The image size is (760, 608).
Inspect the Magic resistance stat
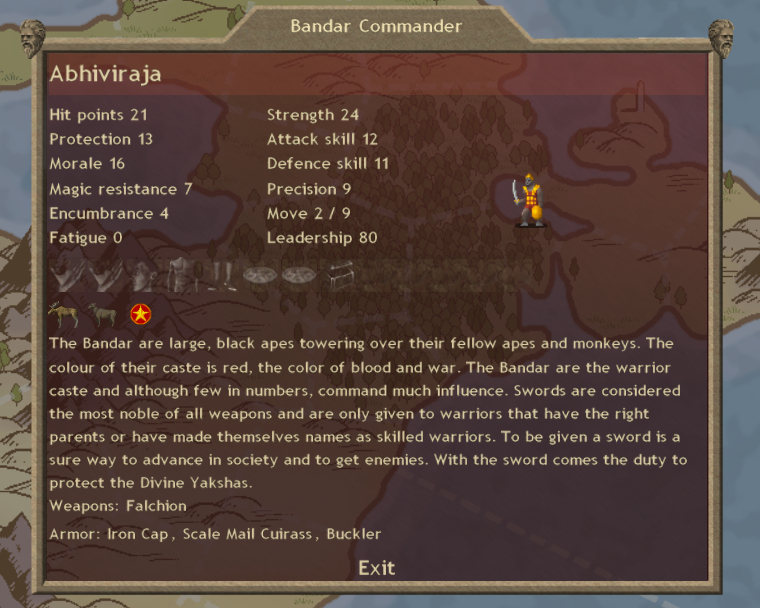120,188
